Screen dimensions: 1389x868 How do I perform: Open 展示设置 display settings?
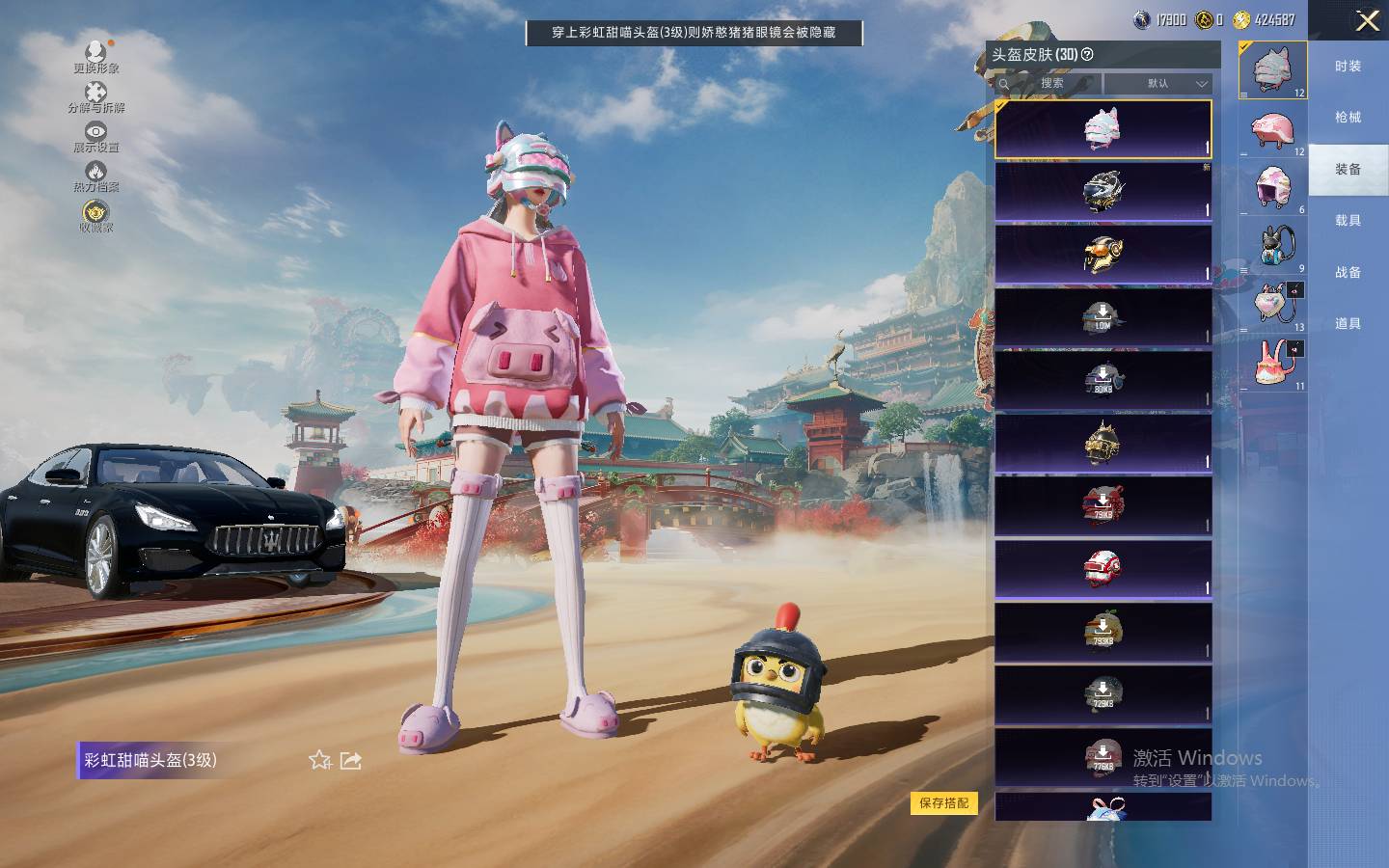95,136
